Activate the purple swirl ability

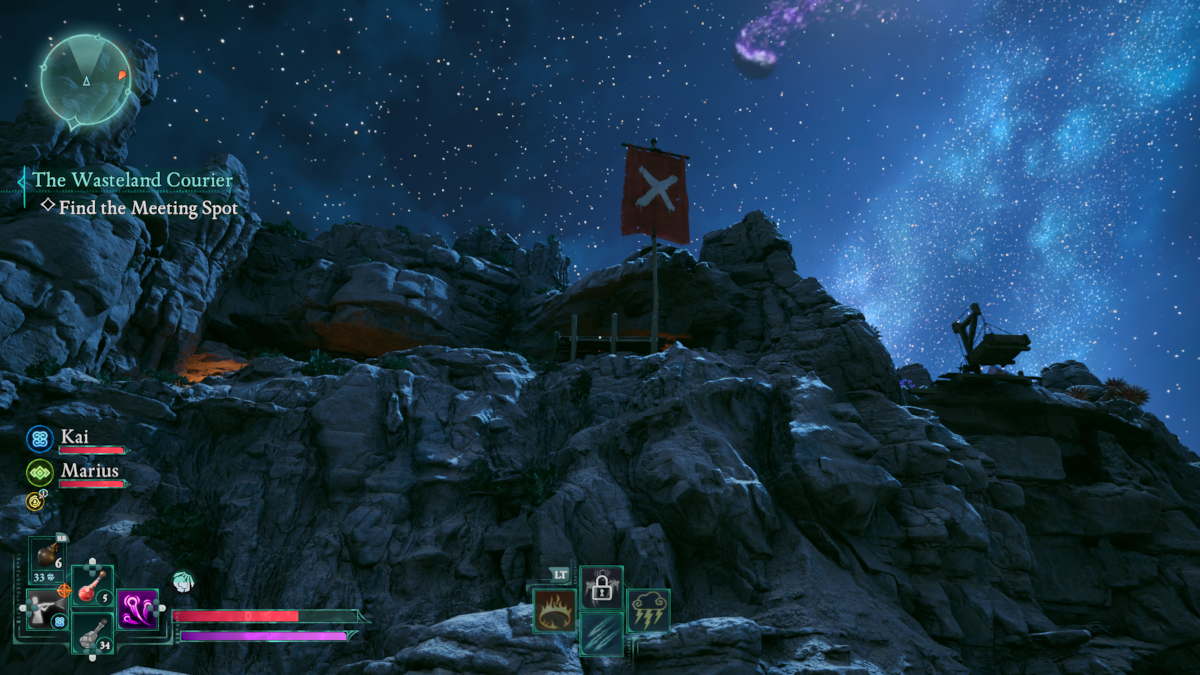(x=138, y=609)
